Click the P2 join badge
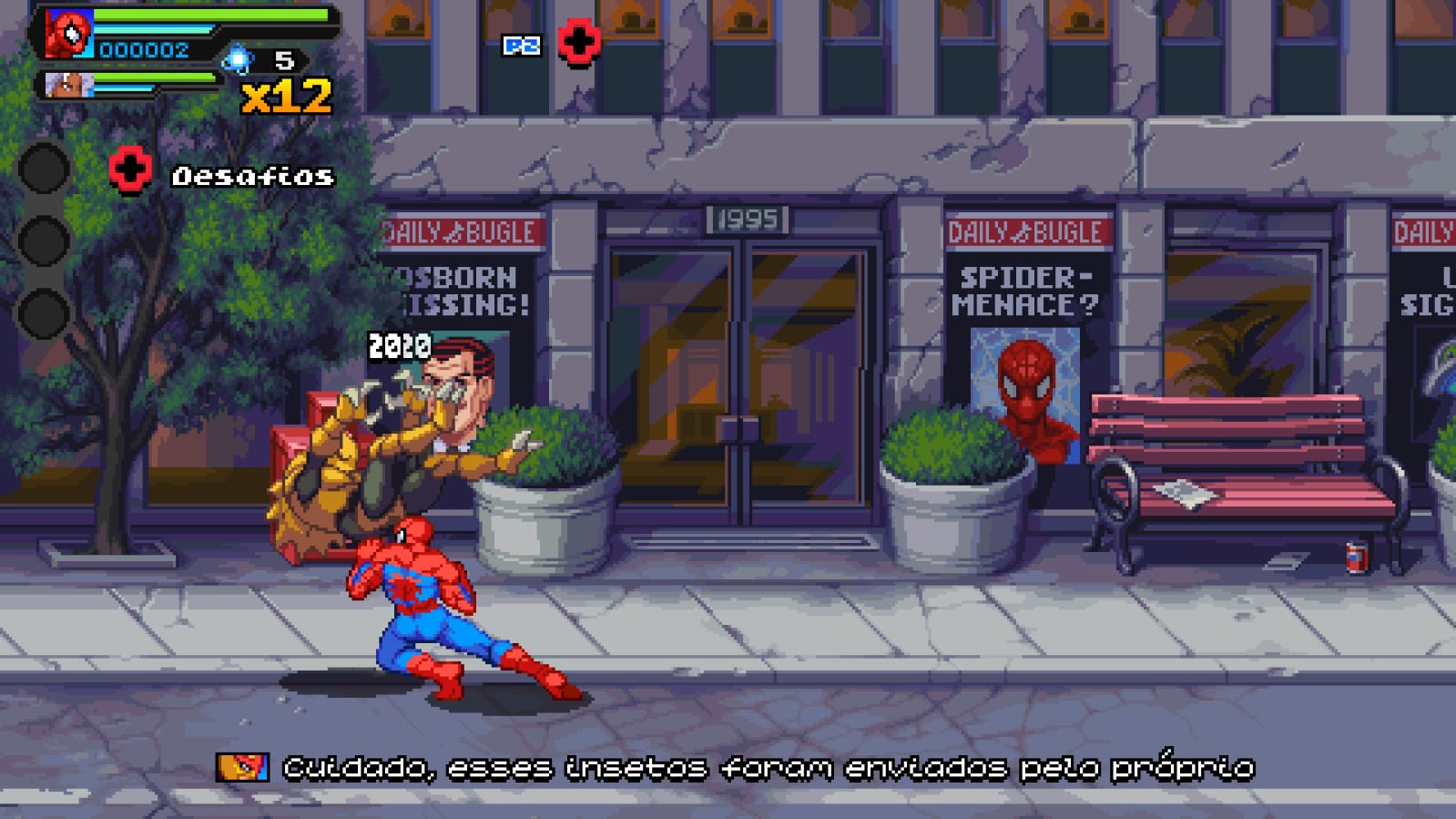 tap(522, 46)
